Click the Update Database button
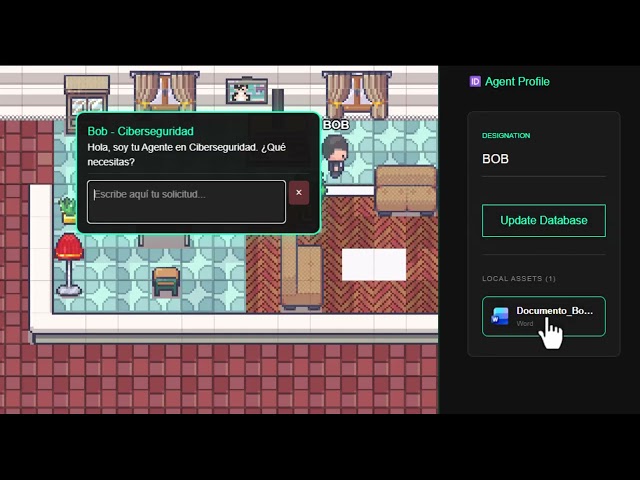 [x=543, y=220]
